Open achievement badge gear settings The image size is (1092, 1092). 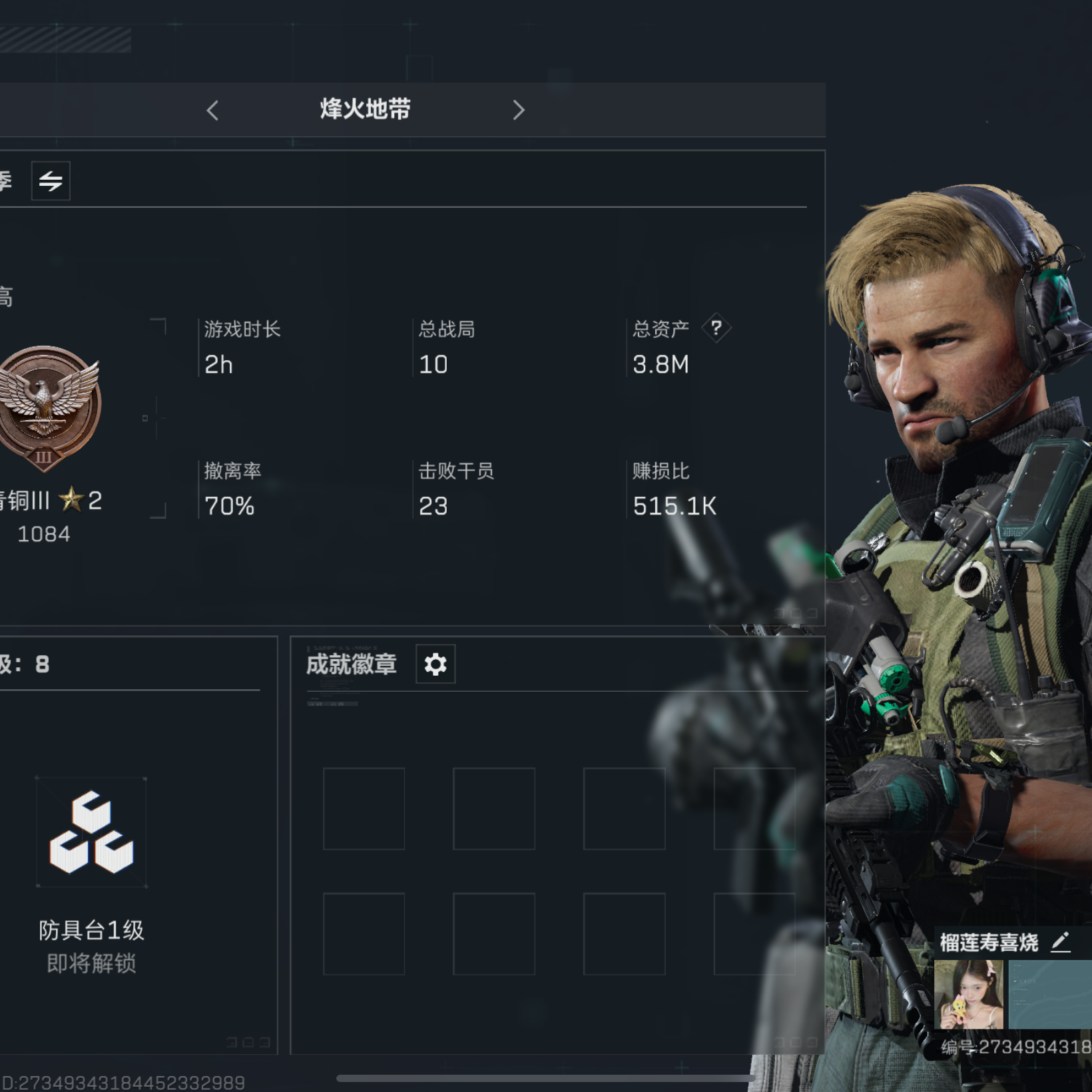point(435,665)
